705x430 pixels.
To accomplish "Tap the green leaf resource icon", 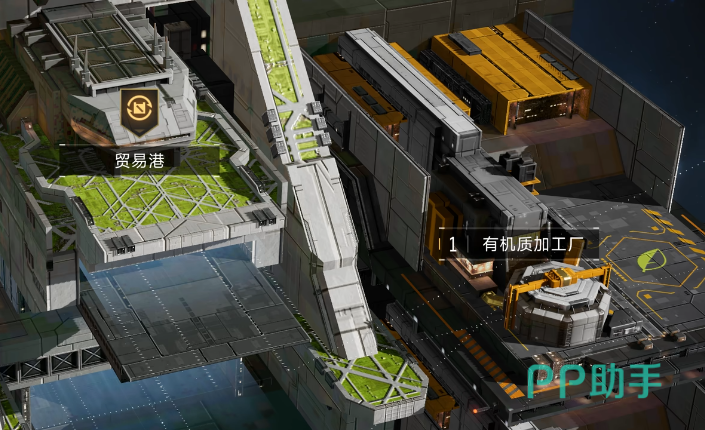I will click(x=651, y=260).
